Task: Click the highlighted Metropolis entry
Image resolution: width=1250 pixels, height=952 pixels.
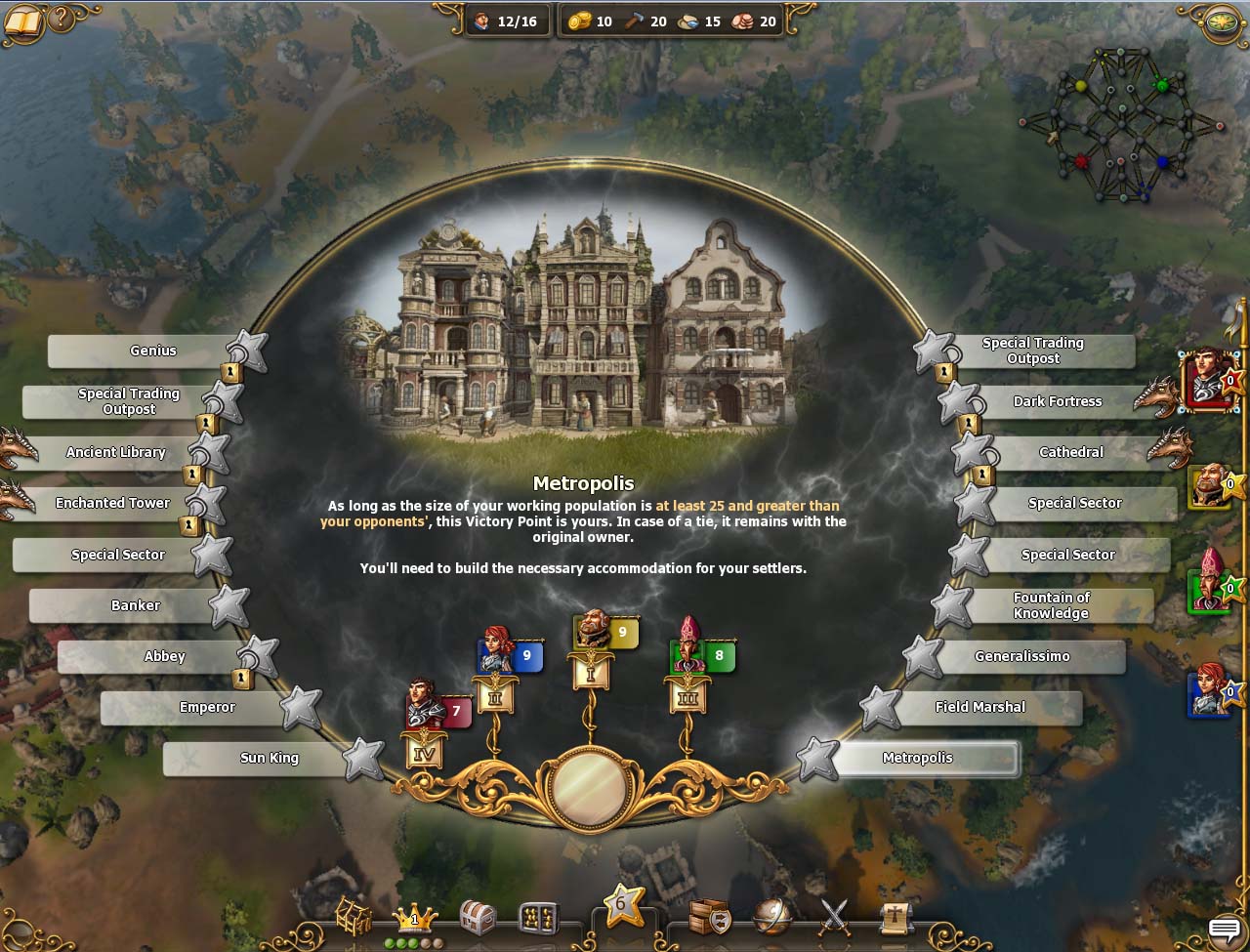Action: tap(917, 759)
